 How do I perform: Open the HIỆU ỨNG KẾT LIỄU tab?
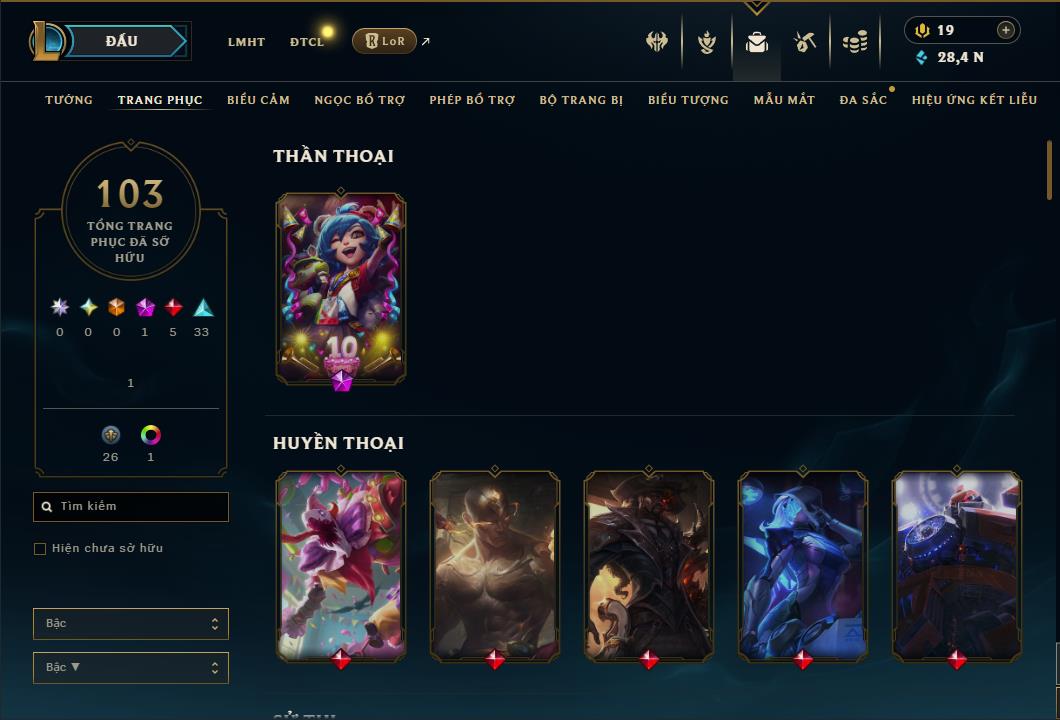point(974,100)
